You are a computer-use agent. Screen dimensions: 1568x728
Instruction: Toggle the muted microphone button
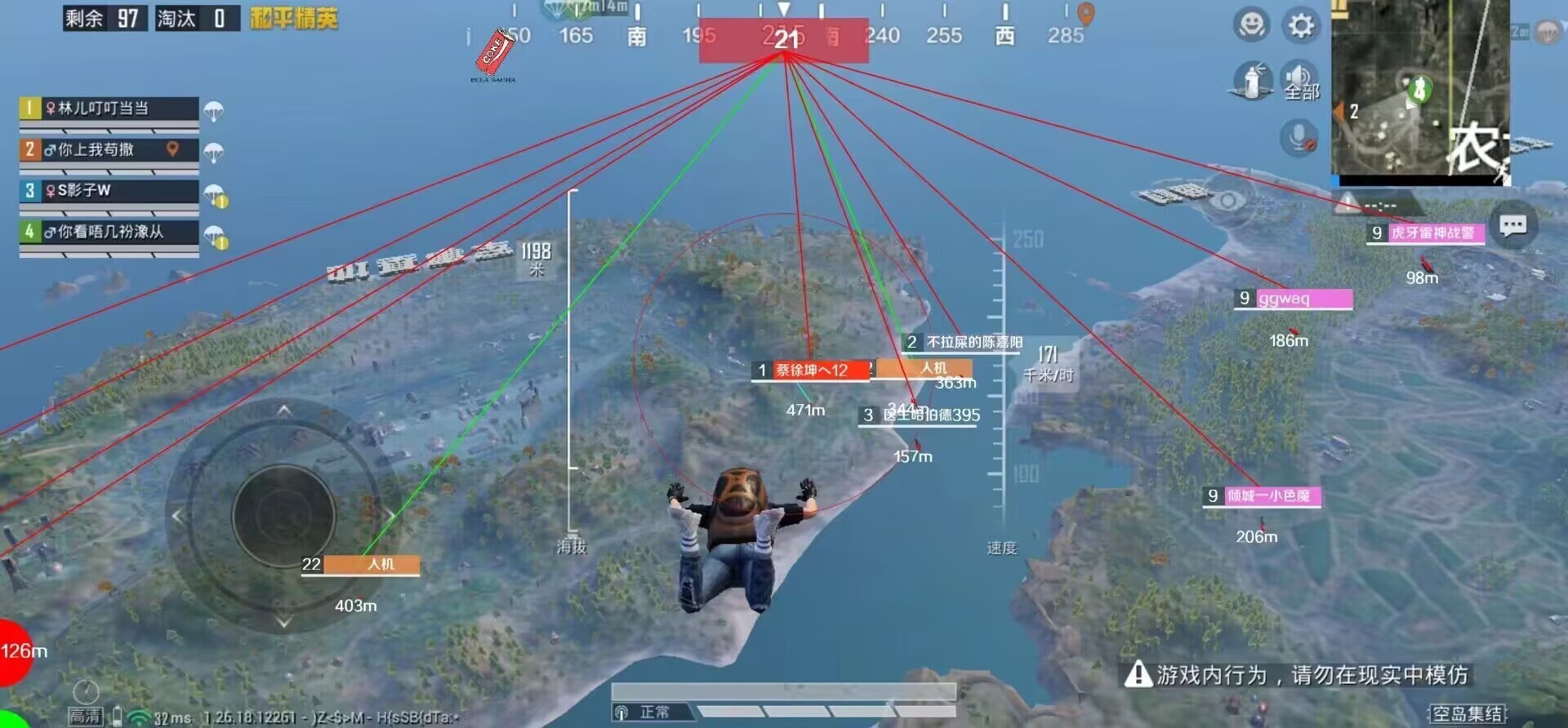[1298, 137]
